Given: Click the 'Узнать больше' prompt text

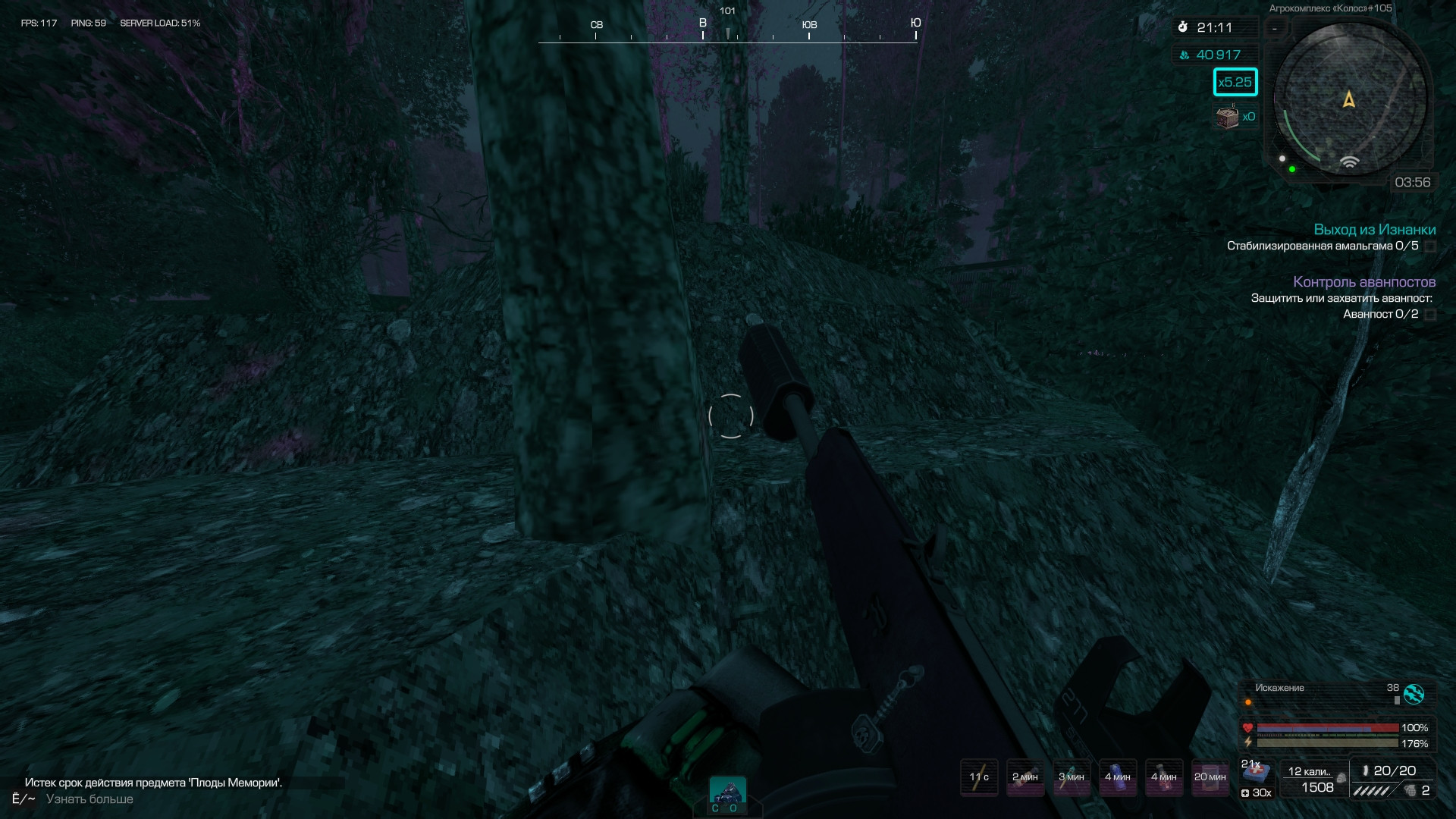Looking at the screenshot, I should click(x=89, y=799).
